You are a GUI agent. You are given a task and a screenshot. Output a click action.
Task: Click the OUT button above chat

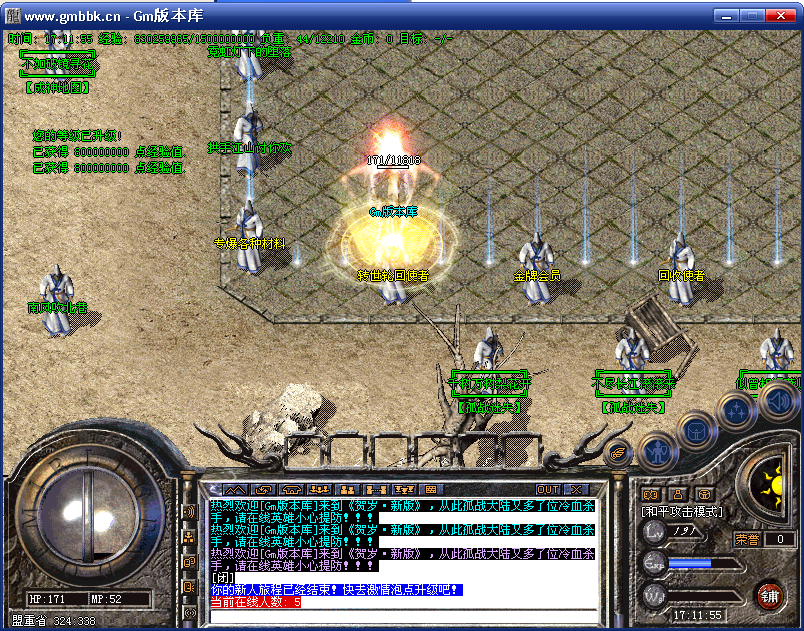click(x=548, y=489)
